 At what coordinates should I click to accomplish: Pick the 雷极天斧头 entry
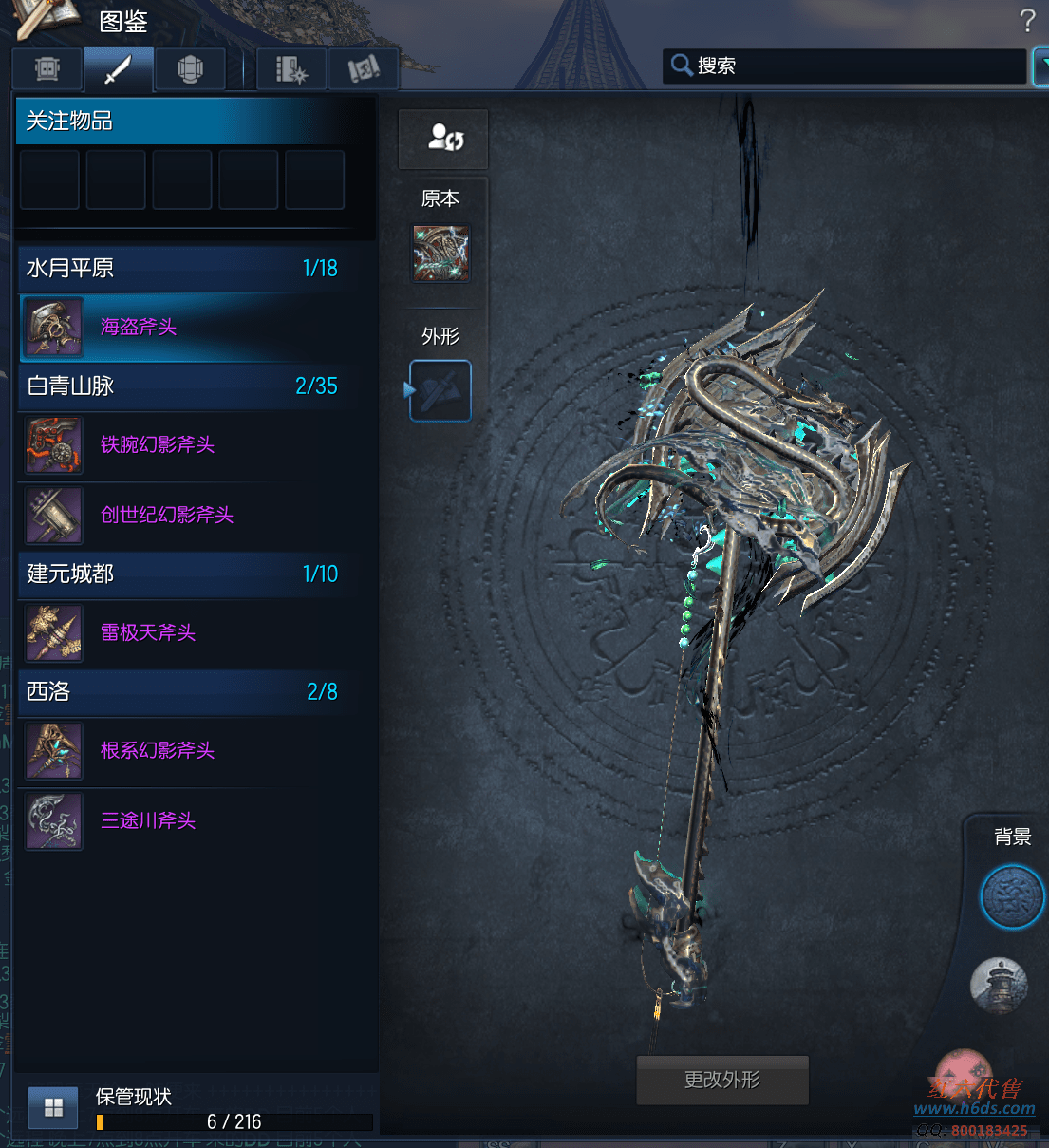(x=148, y=633)
